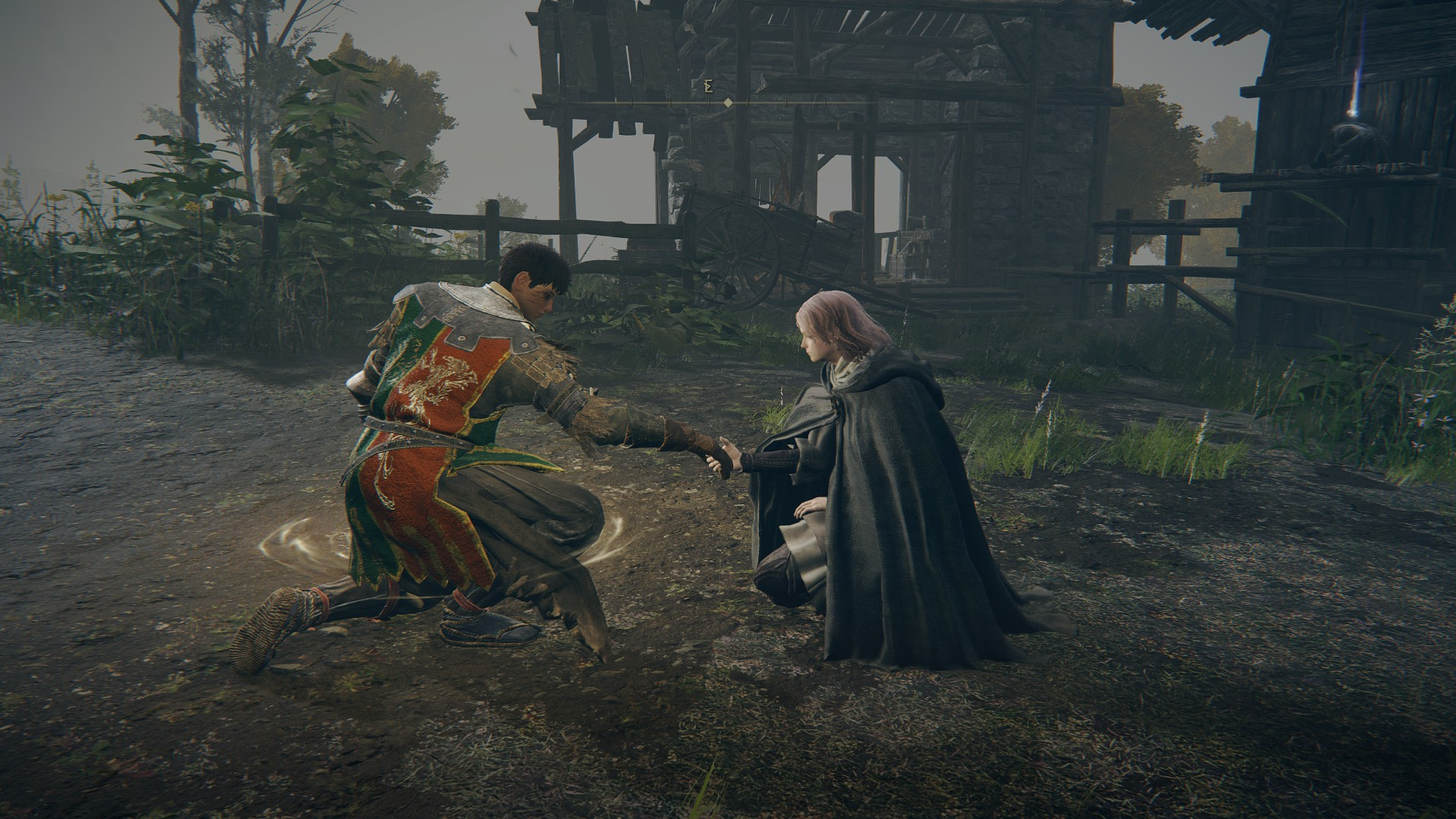The width and height of the screenshot is (1456, 819).
Task: Click the compass bar's diamond marker
Action: tap(728, 102)
